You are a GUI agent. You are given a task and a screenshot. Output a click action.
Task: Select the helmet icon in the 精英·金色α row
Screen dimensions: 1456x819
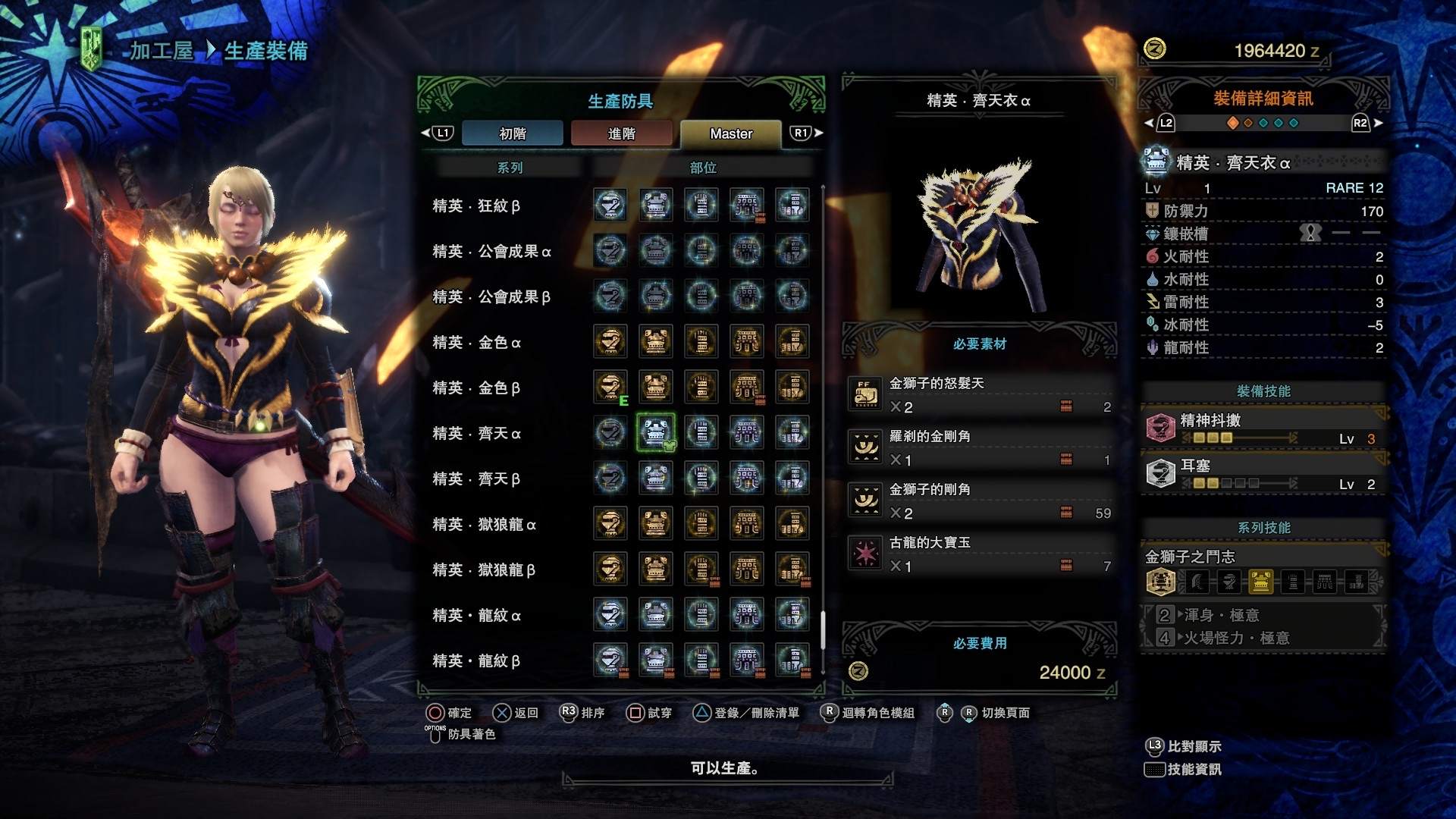click(x=610, y=341)
